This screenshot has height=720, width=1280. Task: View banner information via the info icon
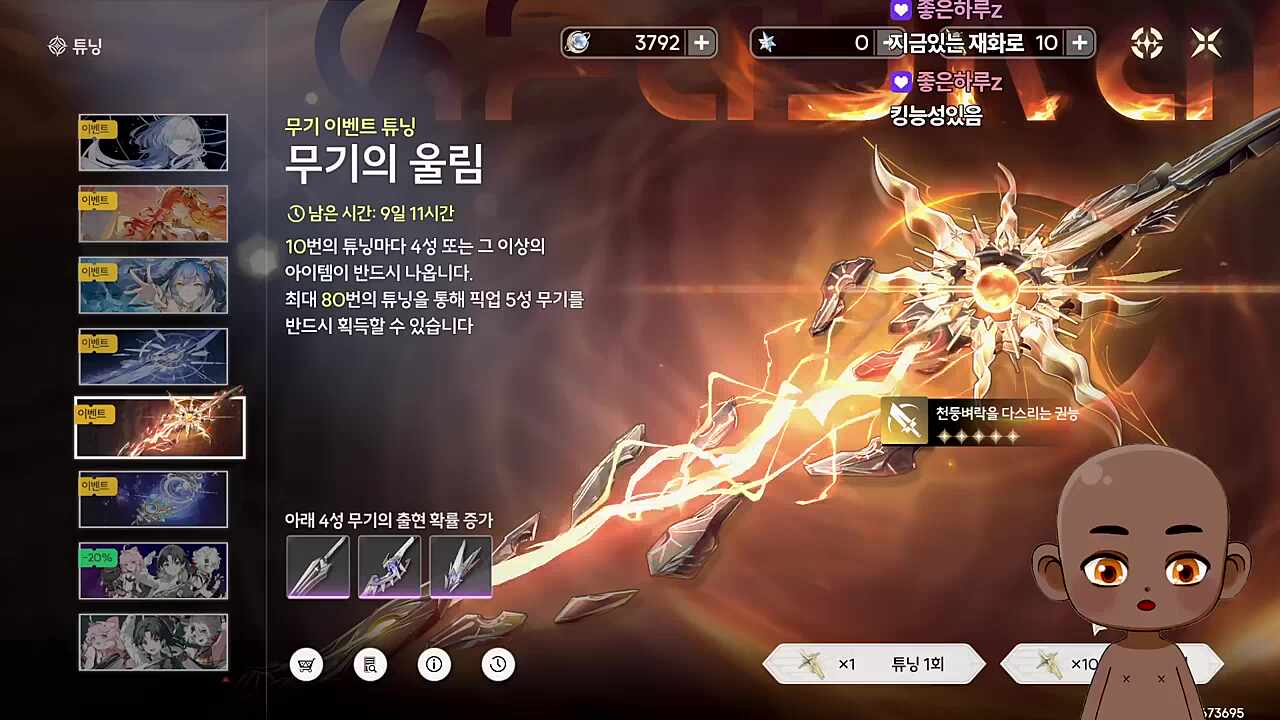[x=434, y=664]
